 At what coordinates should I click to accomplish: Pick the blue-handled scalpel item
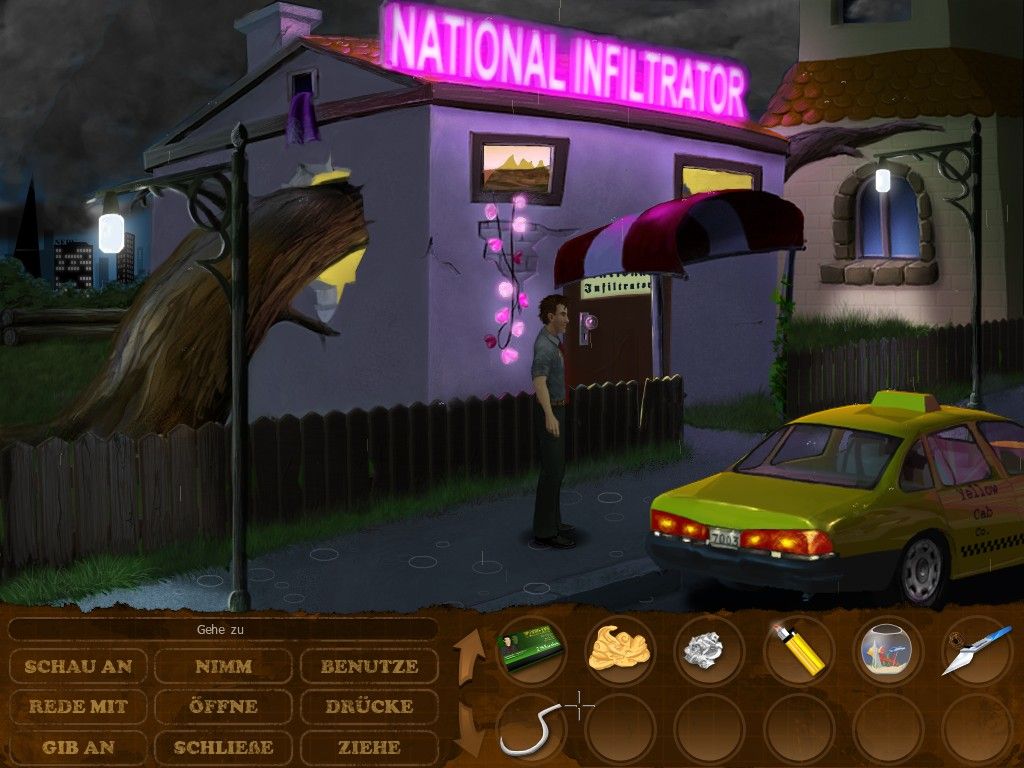pyautogui.click(x=975, y=651)
